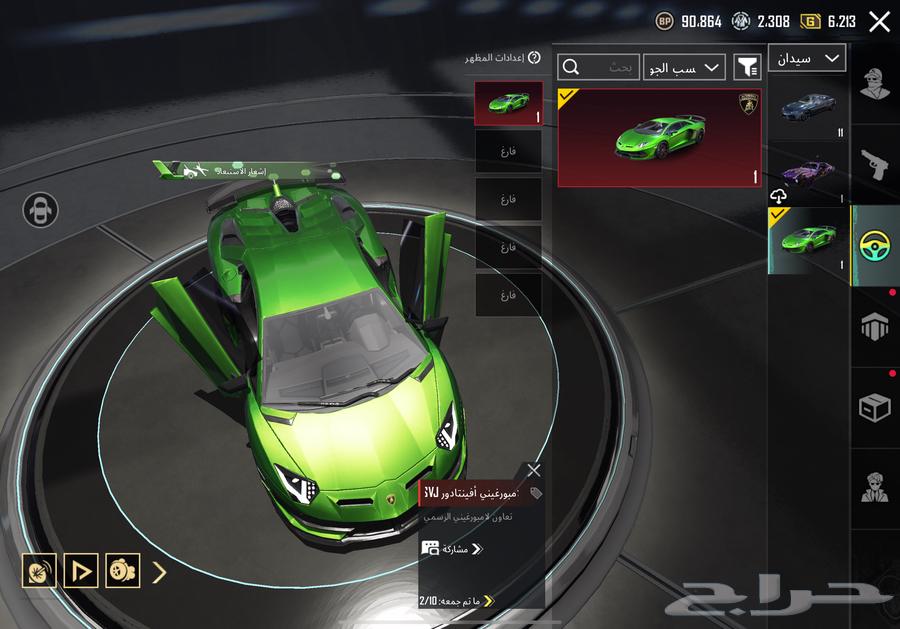
Task: Close the Lamborghini info popup
Action: coord(534,470)
